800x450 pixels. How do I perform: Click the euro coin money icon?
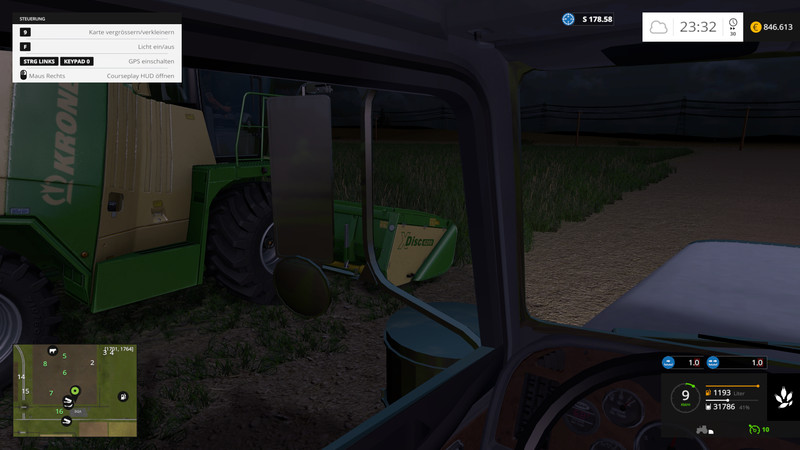coord(756,27)
